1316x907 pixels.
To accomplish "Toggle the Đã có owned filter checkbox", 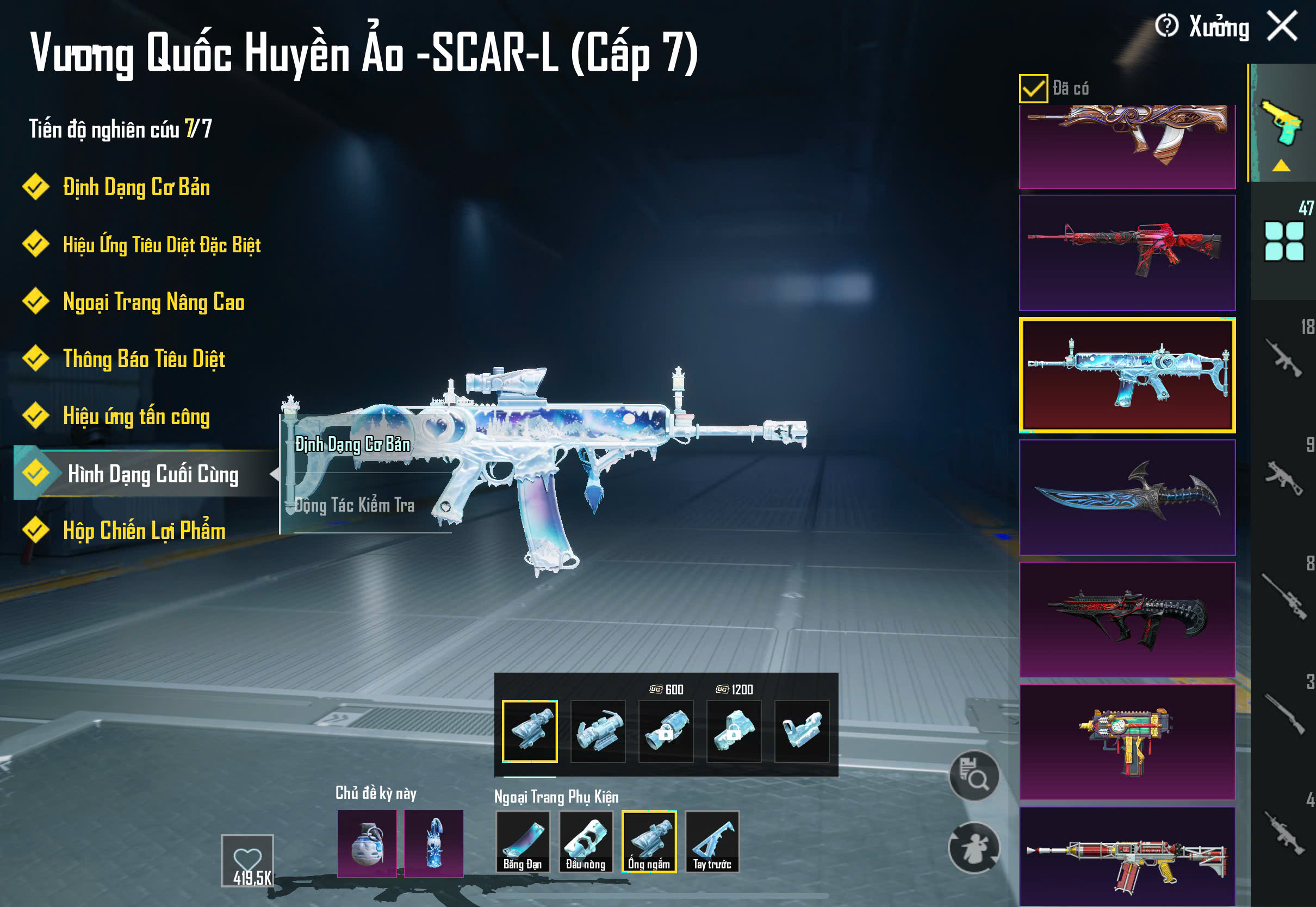I will point(1033,89).
